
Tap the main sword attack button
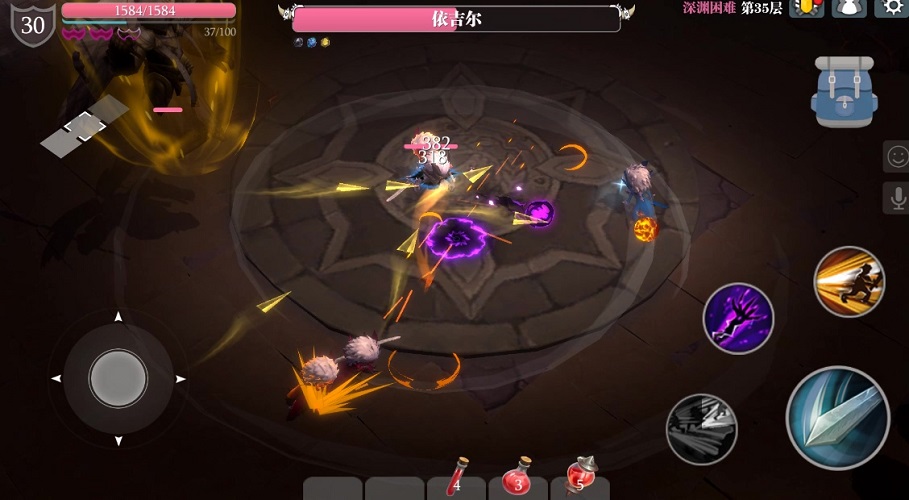click(x=837, y=417)
